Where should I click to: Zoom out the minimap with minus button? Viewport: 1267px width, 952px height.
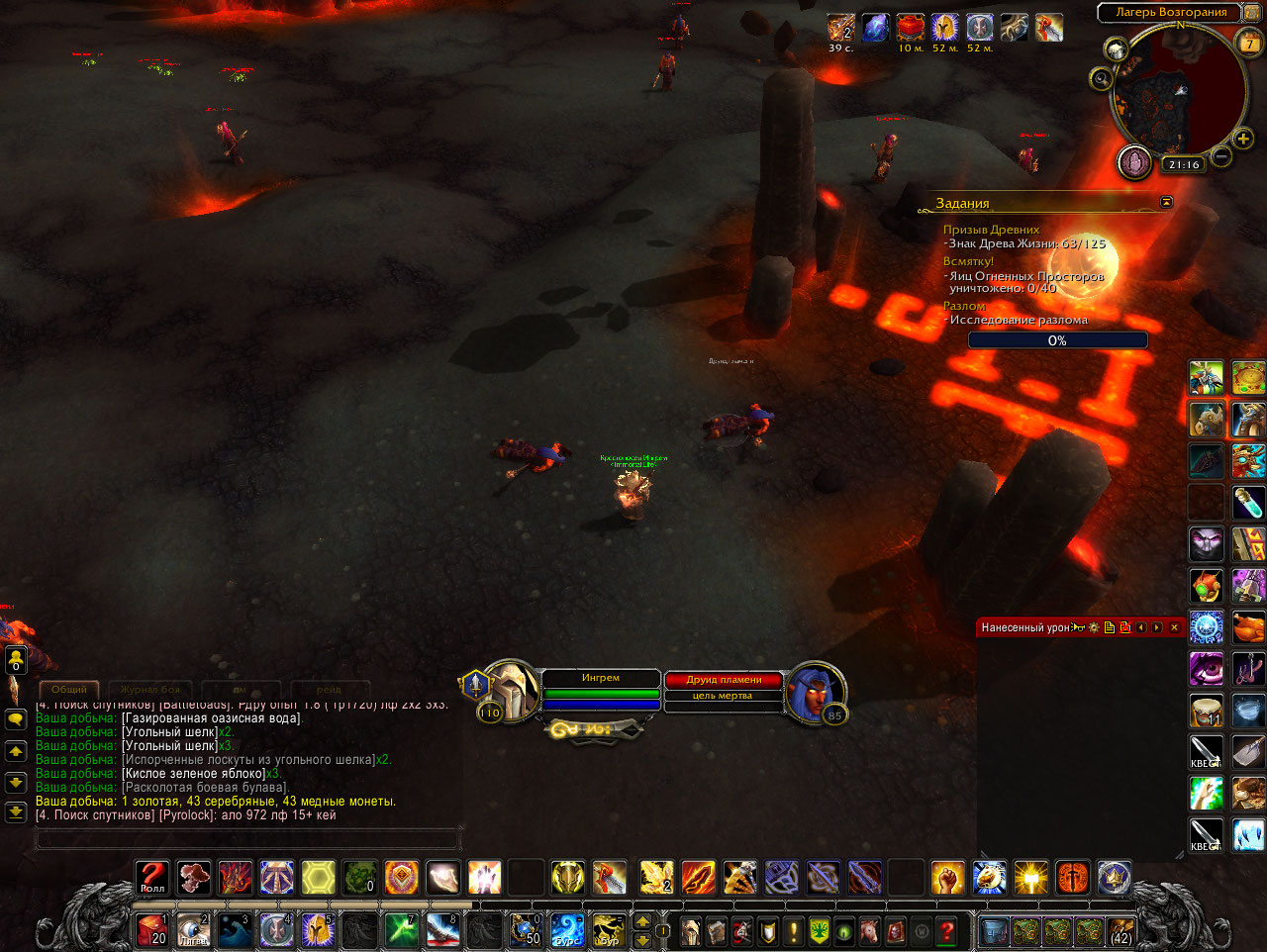(x=1222, y=156)
